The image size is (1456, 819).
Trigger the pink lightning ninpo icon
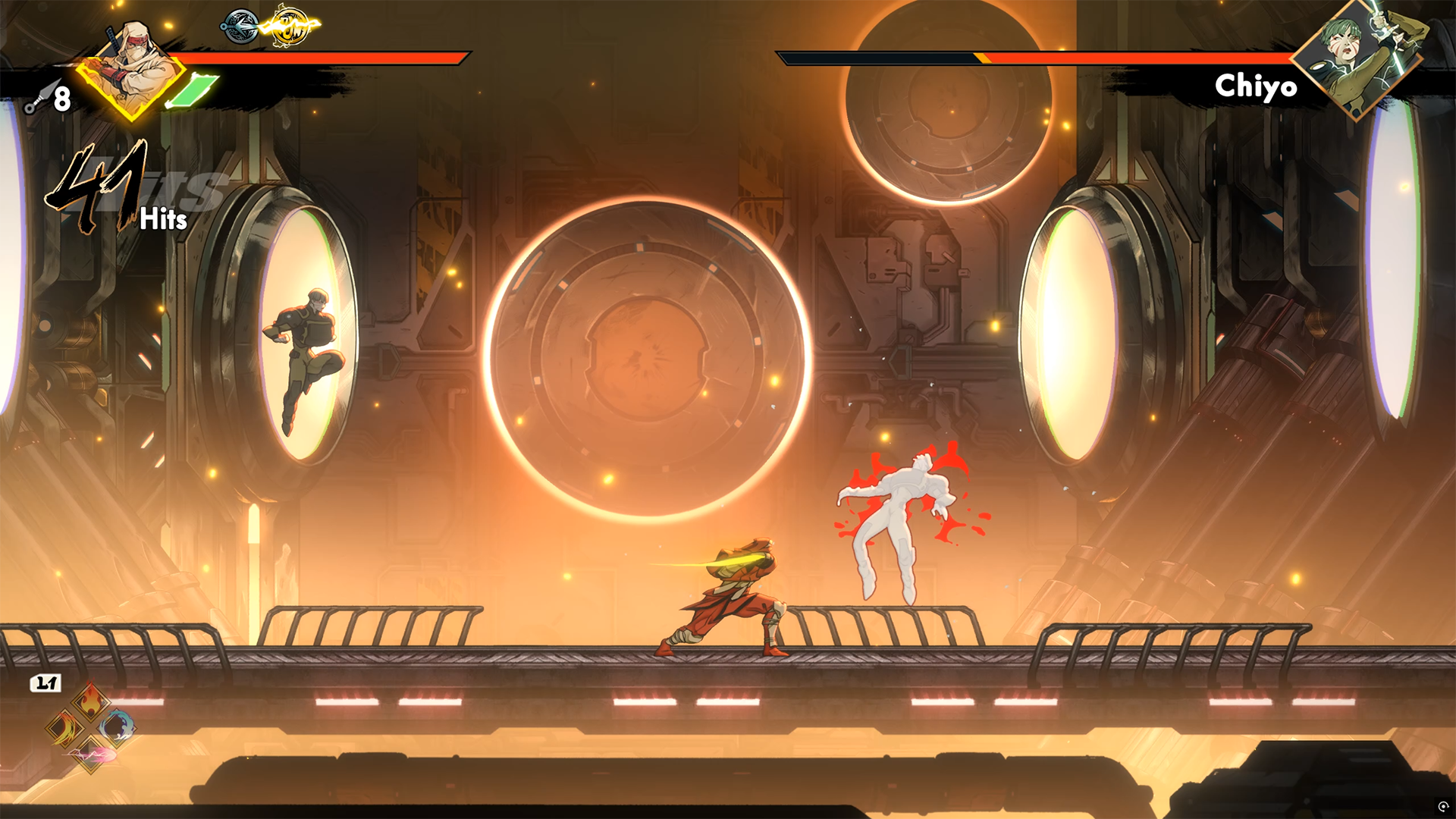click(91, 755)
